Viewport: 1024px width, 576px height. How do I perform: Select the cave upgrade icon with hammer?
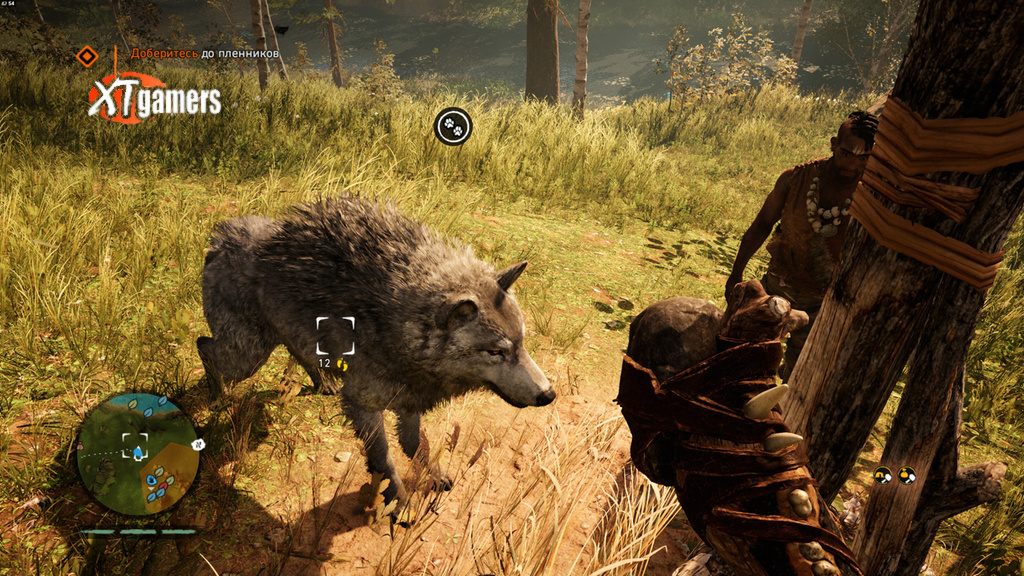click(x=882, y=476)
